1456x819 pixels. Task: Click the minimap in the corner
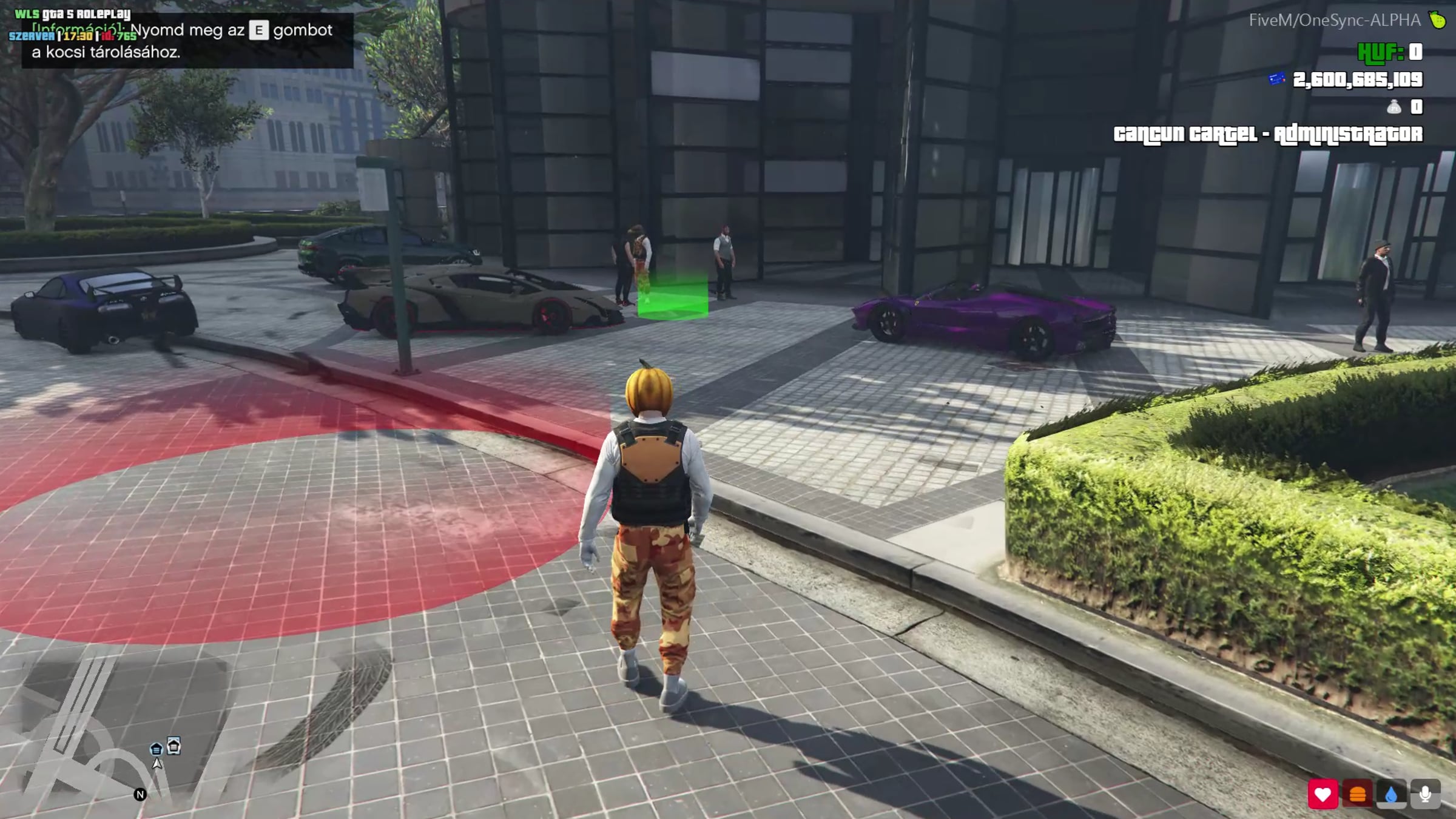coord(121,728)
